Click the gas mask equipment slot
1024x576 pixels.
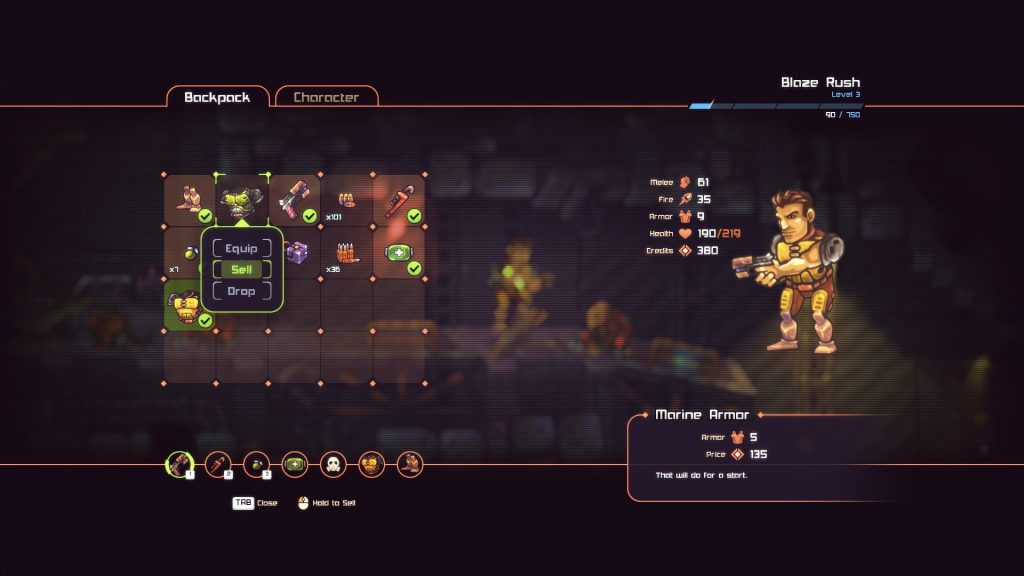tap(333, 464)
